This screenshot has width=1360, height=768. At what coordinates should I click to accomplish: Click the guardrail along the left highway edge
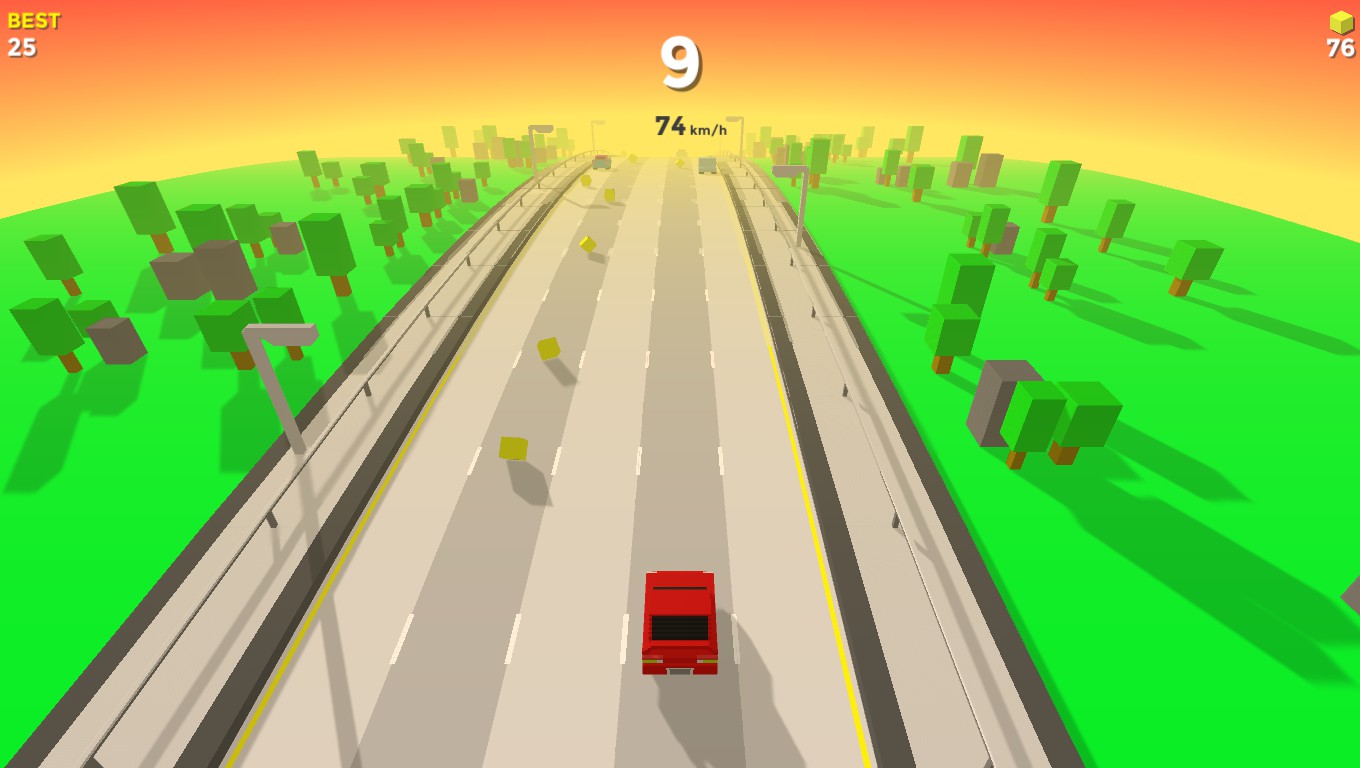coord(430,310)
